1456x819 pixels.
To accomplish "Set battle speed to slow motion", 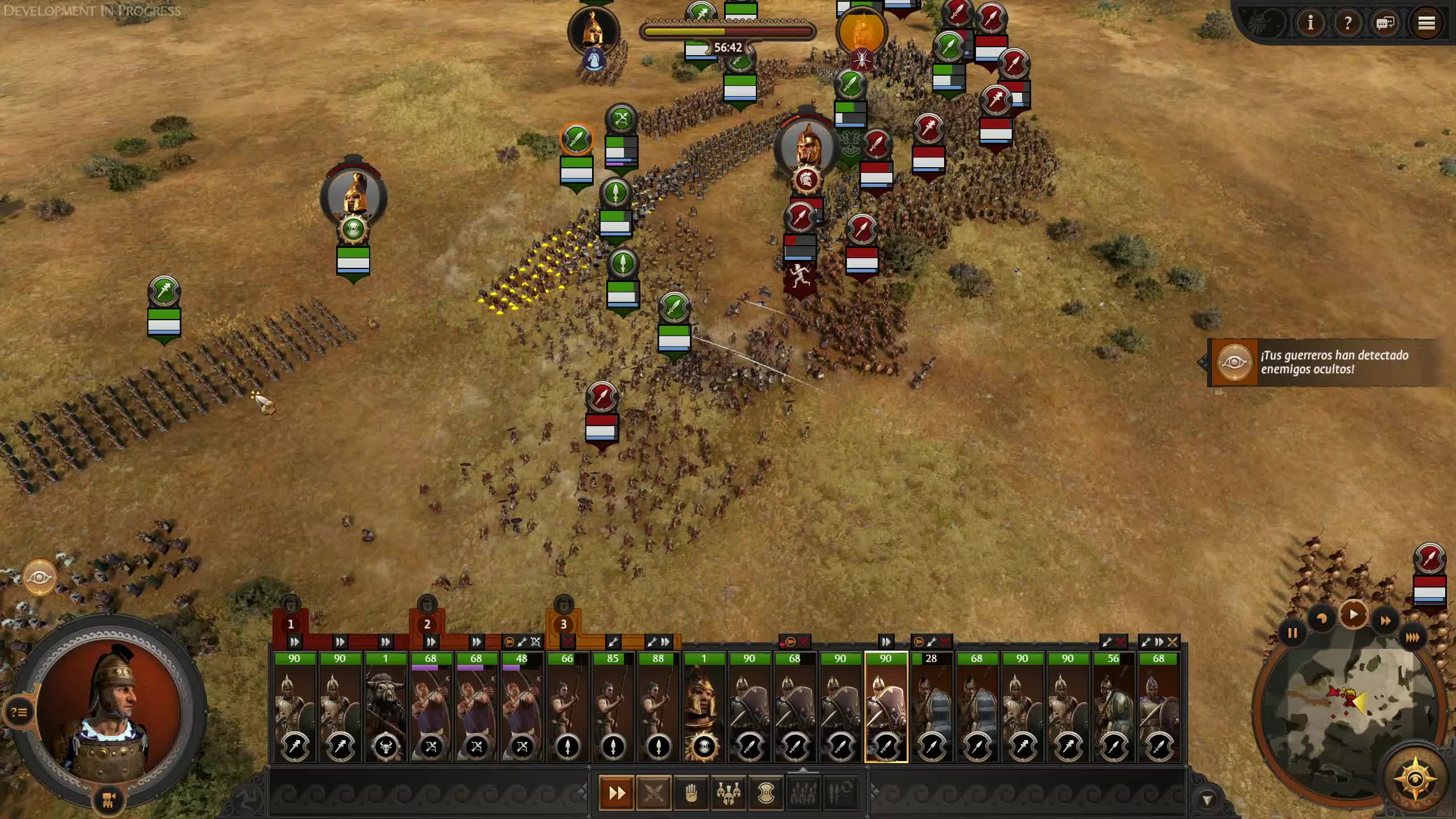I will coord(1322,619).
